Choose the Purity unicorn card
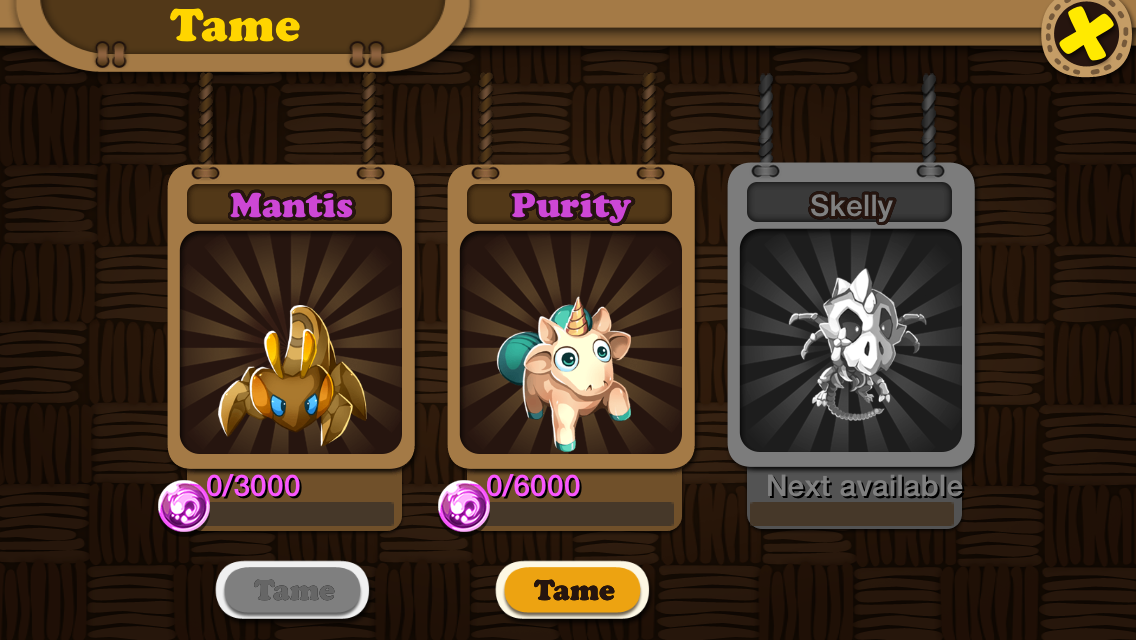1136x640 pixels. (x=571, y=342)
